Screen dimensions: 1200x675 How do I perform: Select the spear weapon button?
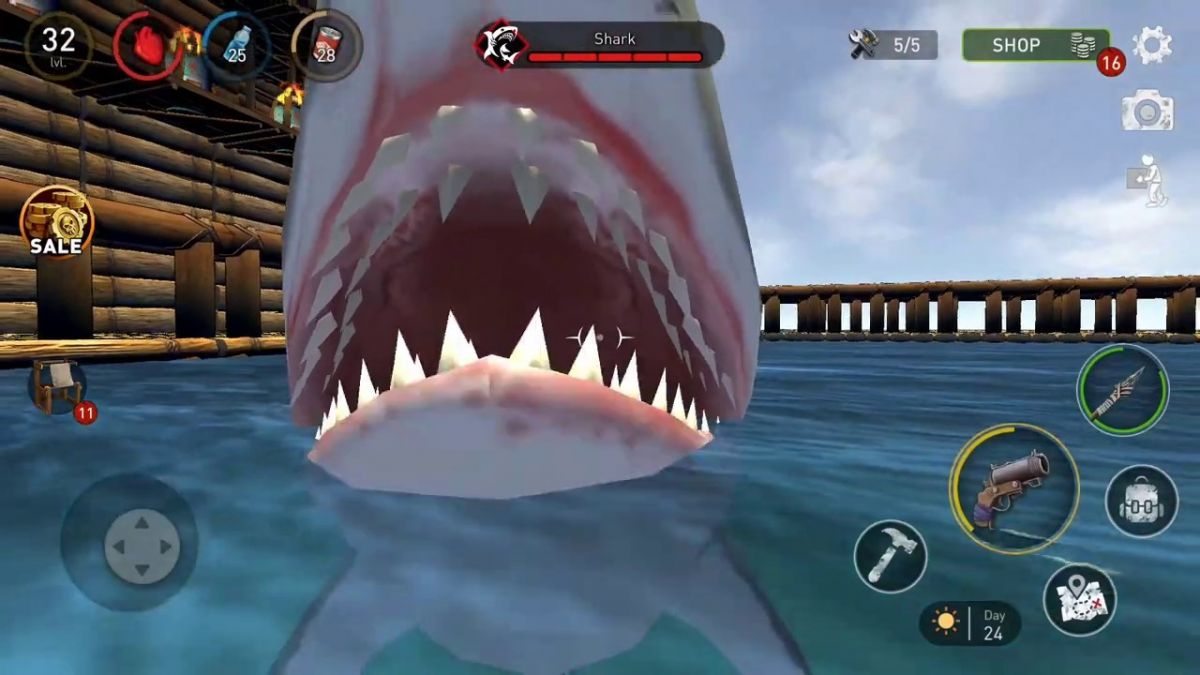click(1122, 390)
